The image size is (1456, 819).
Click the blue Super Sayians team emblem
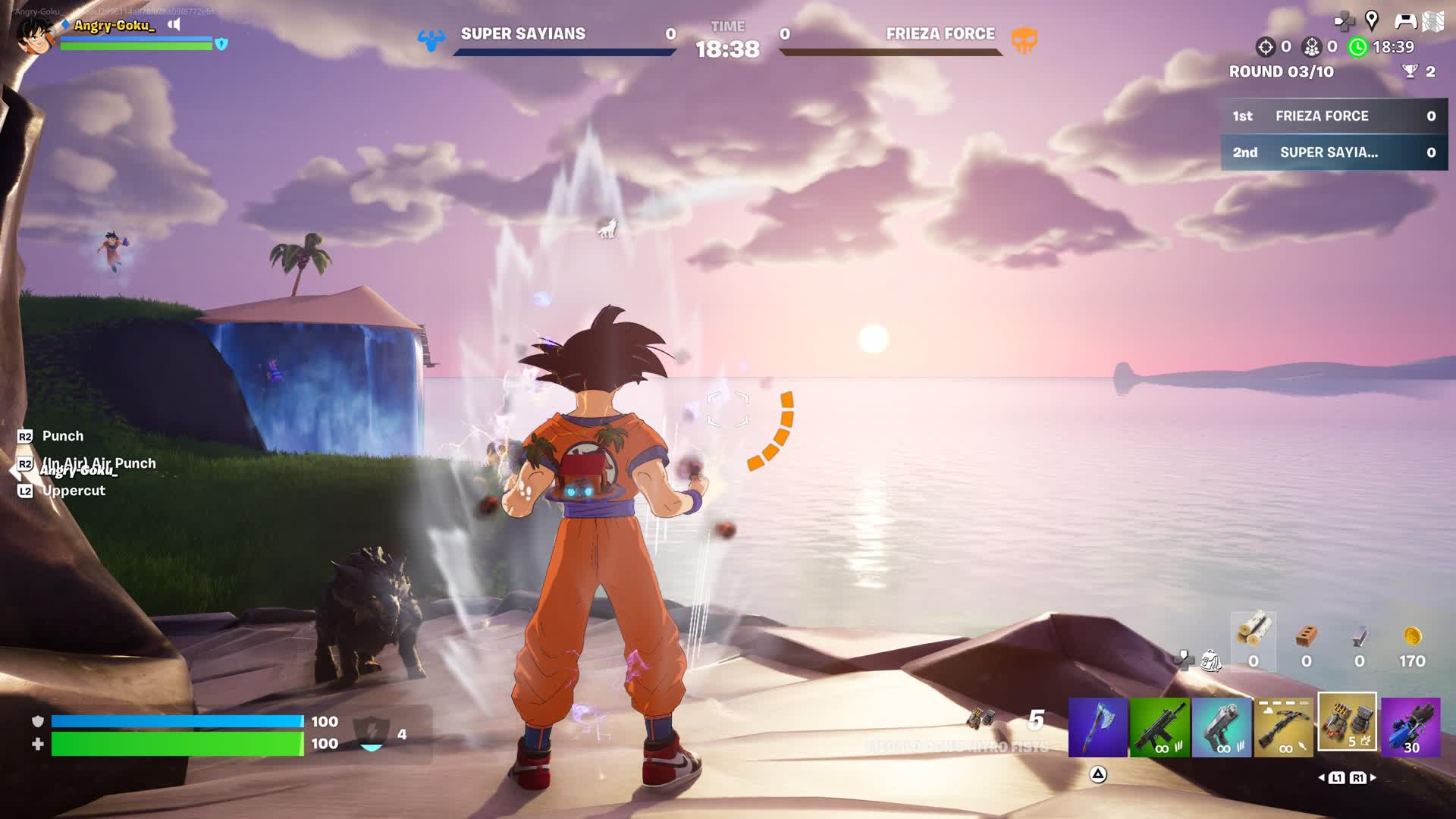coord(431,39)
